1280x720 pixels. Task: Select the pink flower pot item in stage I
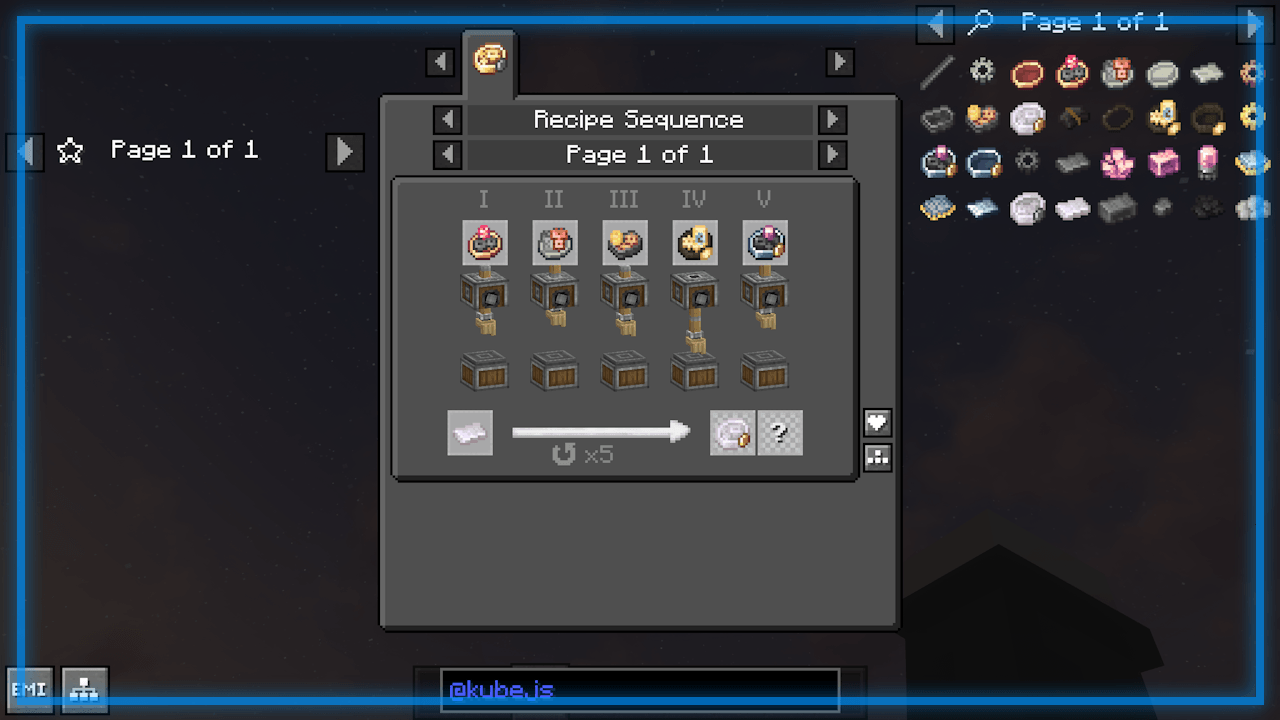click(485, 242)
